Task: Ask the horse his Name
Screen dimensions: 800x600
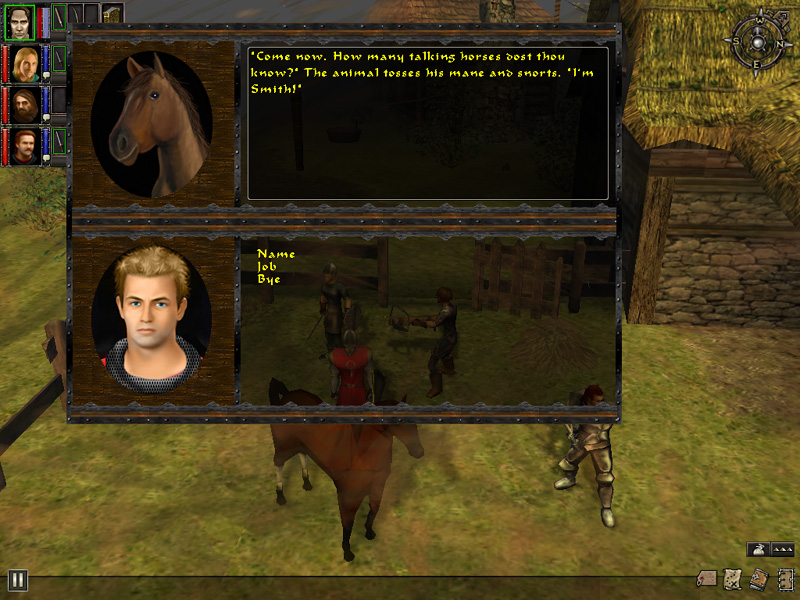Action: pyautogui.click(x=276, y=254)
